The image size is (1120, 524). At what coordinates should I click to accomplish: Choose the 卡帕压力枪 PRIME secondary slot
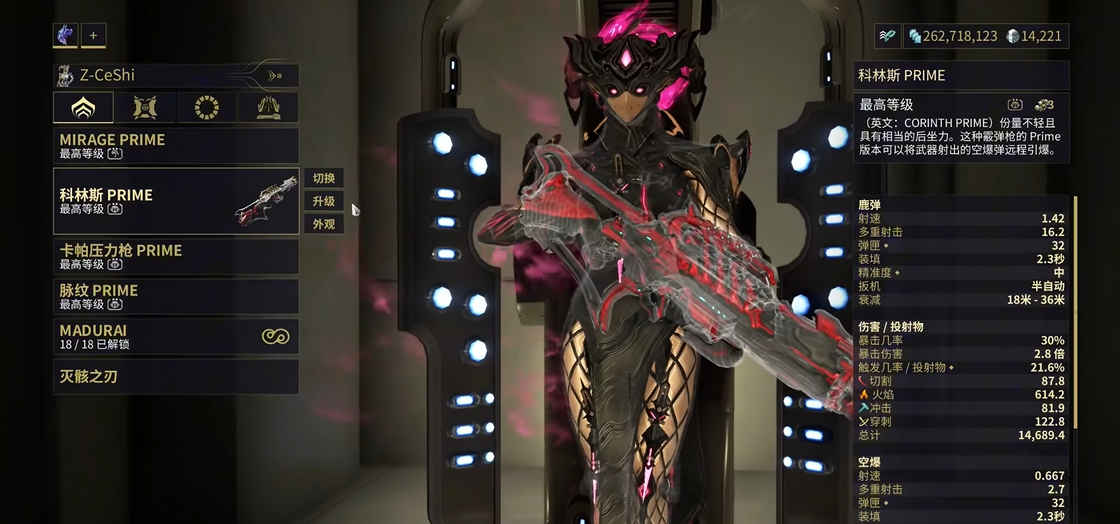tap(175, 257)
